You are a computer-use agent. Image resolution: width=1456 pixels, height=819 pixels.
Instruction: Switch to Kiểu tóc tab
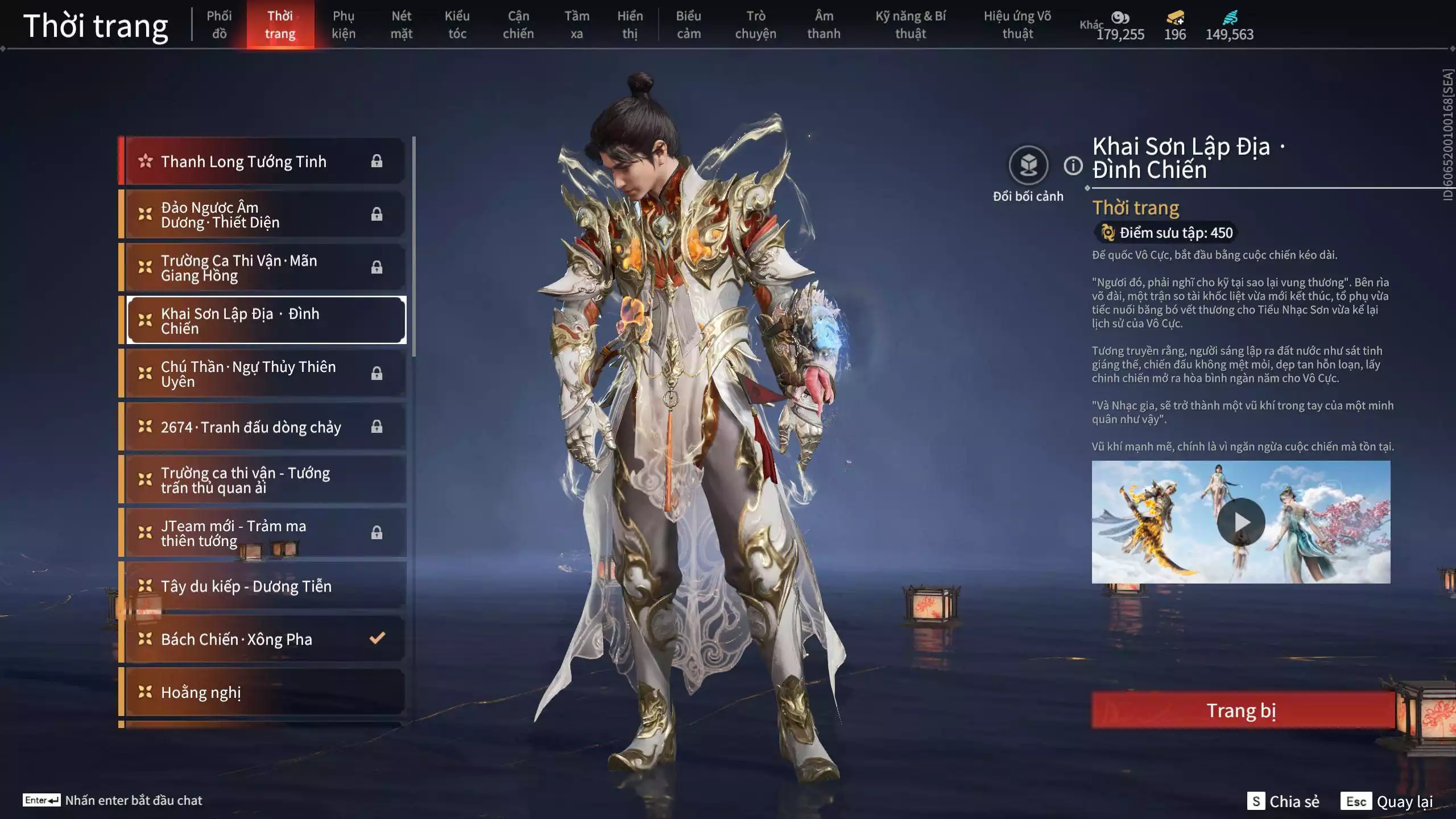click(457, 24)
